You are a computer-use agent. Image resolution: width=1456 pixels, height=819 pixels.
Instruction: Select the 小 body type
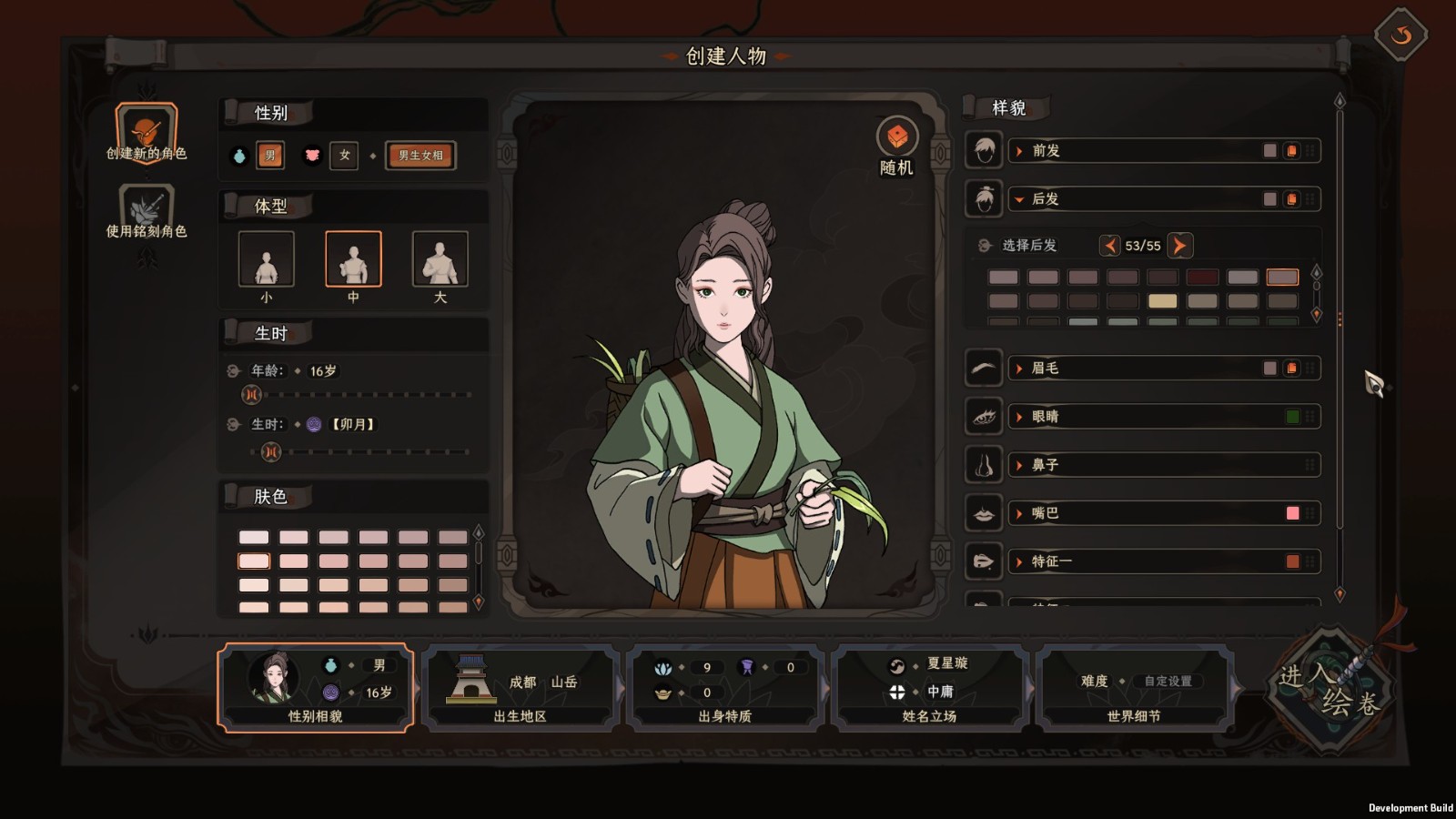[x=266, y=259]
